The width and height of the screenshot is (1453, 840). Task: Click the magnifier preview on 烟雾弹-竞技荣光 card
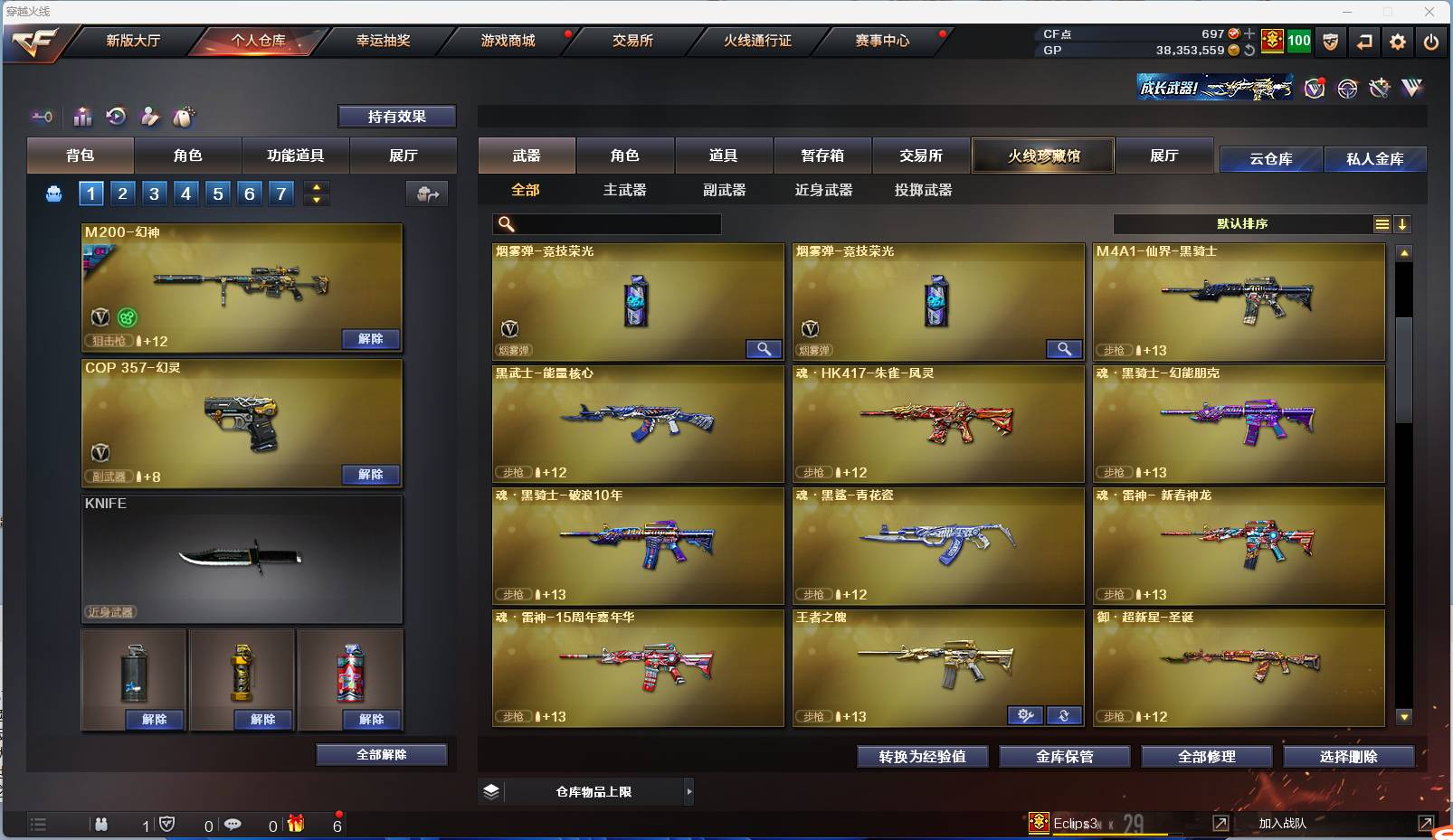point(764,349)
